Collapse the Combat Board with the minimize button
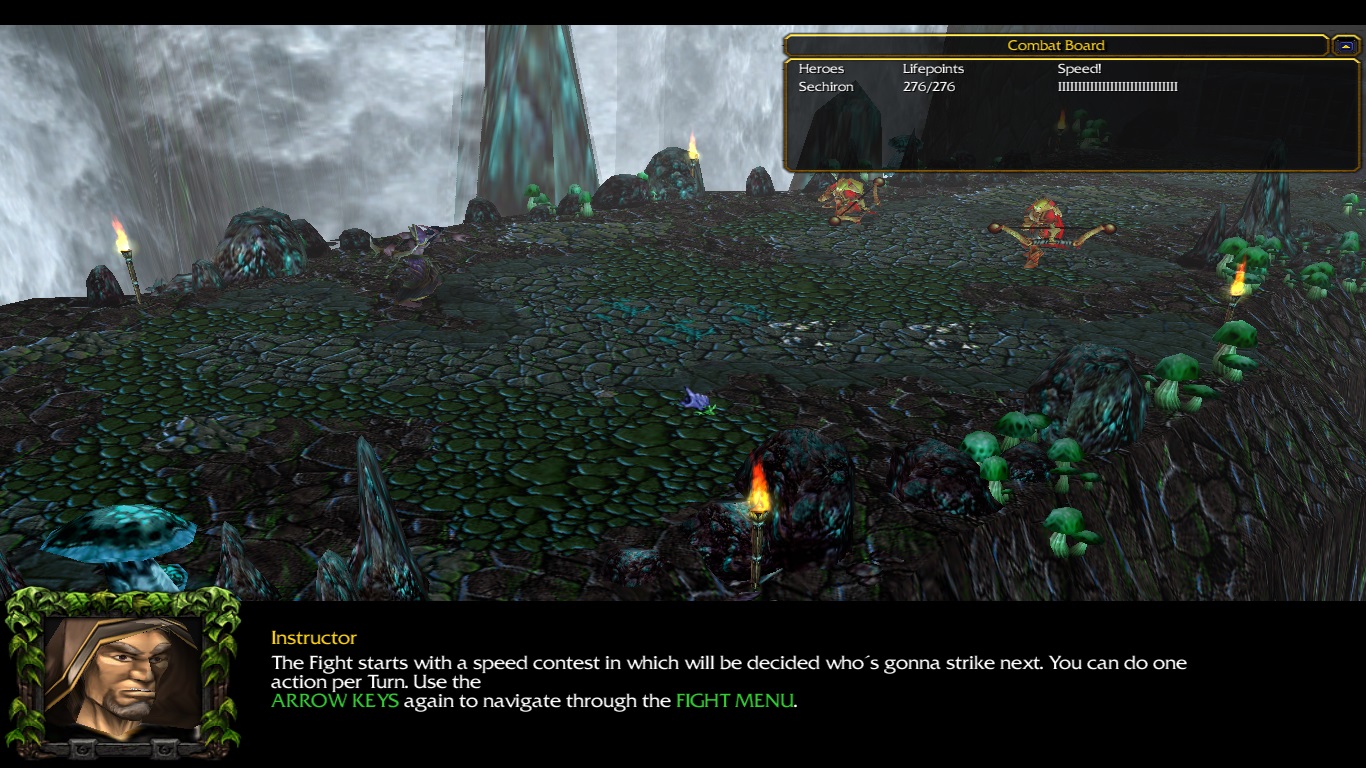 click(x=1345, y=46)
